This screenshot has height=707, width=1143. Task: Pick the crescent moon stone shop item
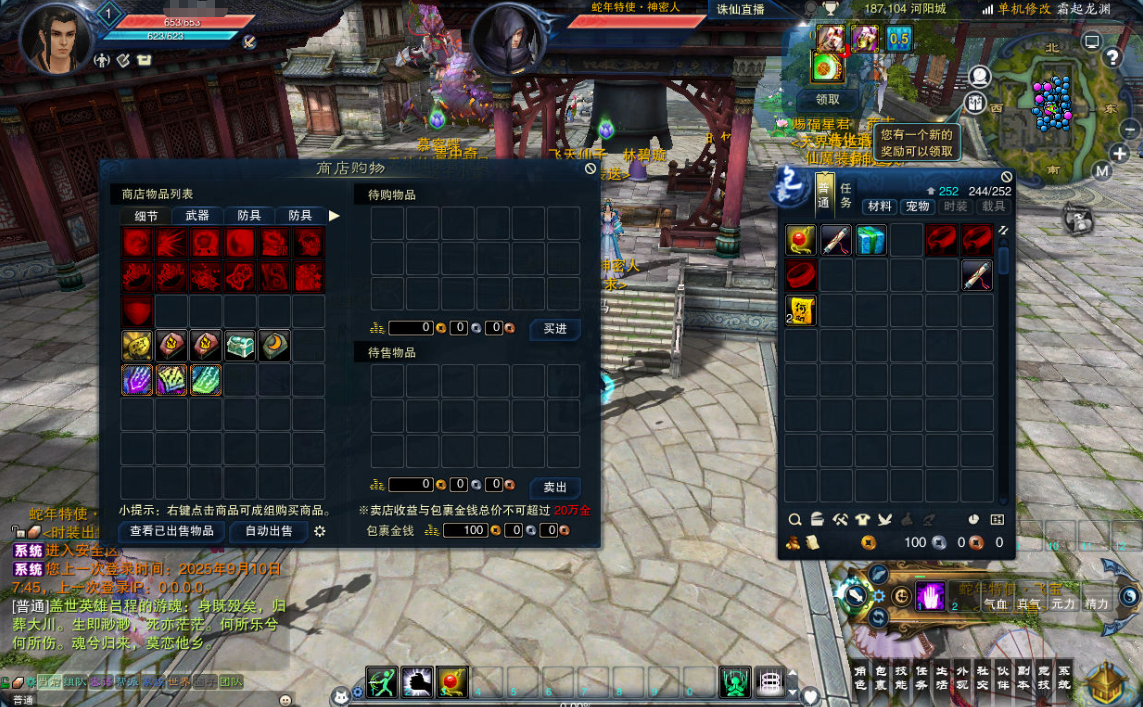(x=275, y=346)
